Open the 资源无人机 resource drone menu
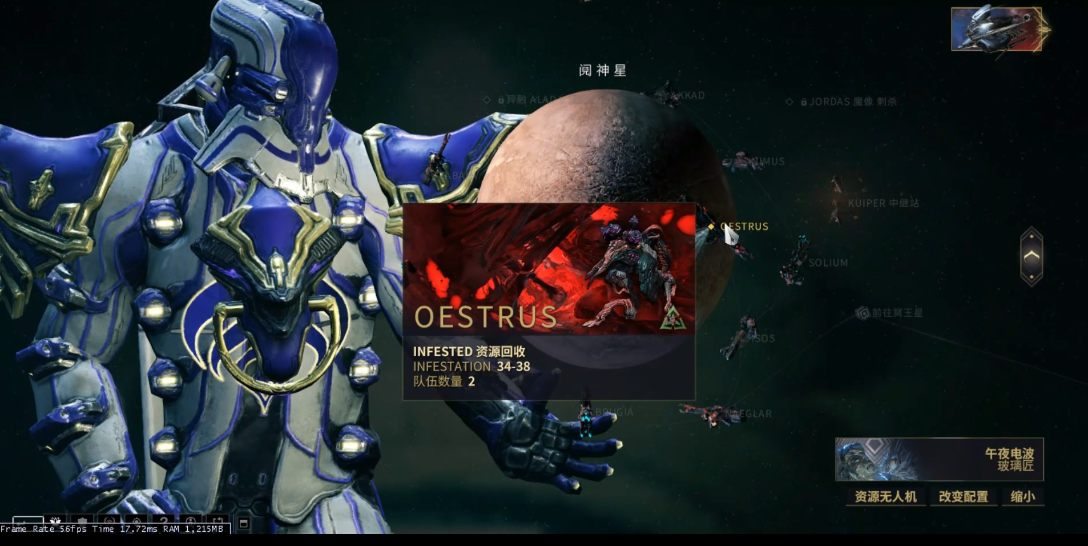Image resolution: width=1088 pixels, height=546 pixels. [885, 496]
